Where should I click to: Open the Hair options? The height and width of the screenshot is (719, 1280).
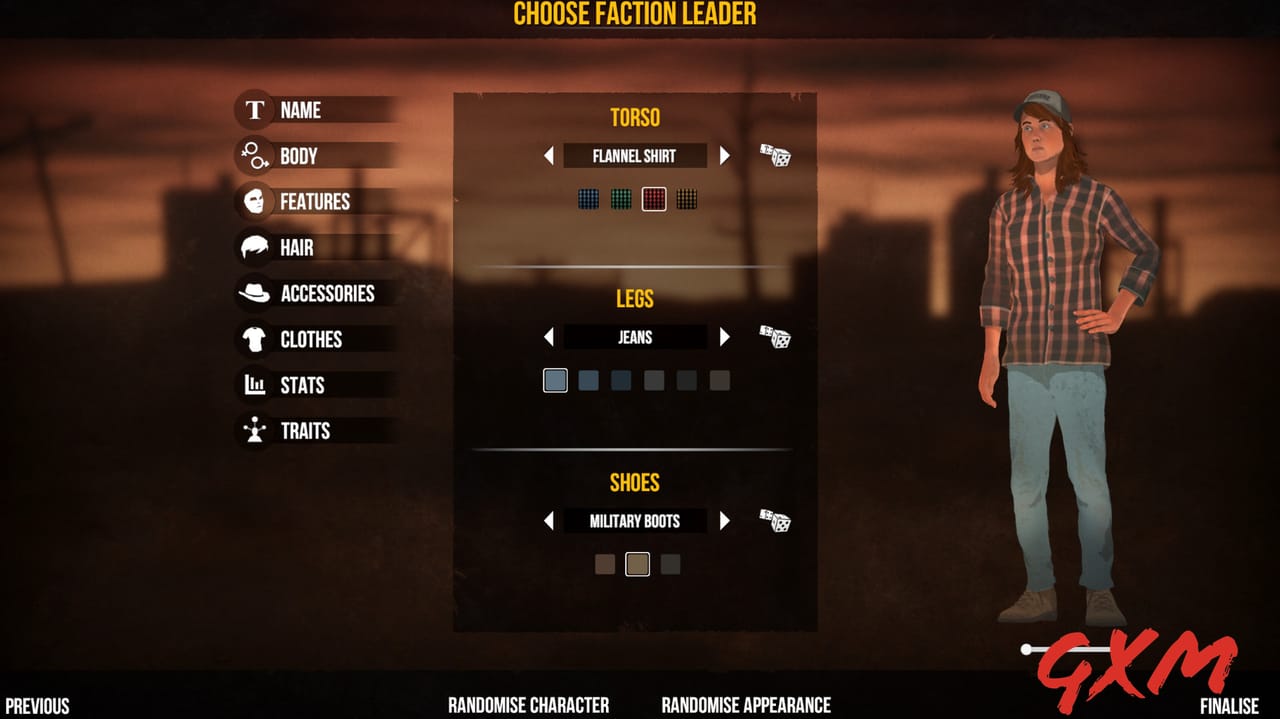[x=296, y=248]
